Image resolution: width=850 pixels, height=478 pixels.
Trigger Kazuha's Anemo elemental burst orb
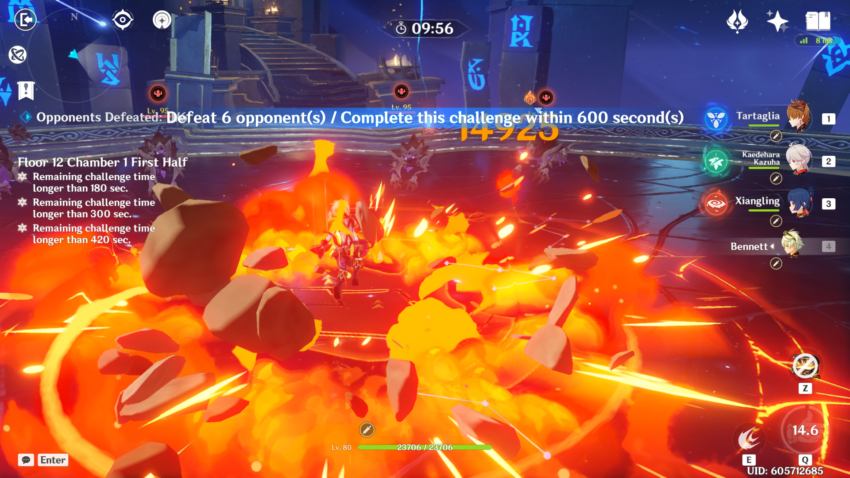716,161
